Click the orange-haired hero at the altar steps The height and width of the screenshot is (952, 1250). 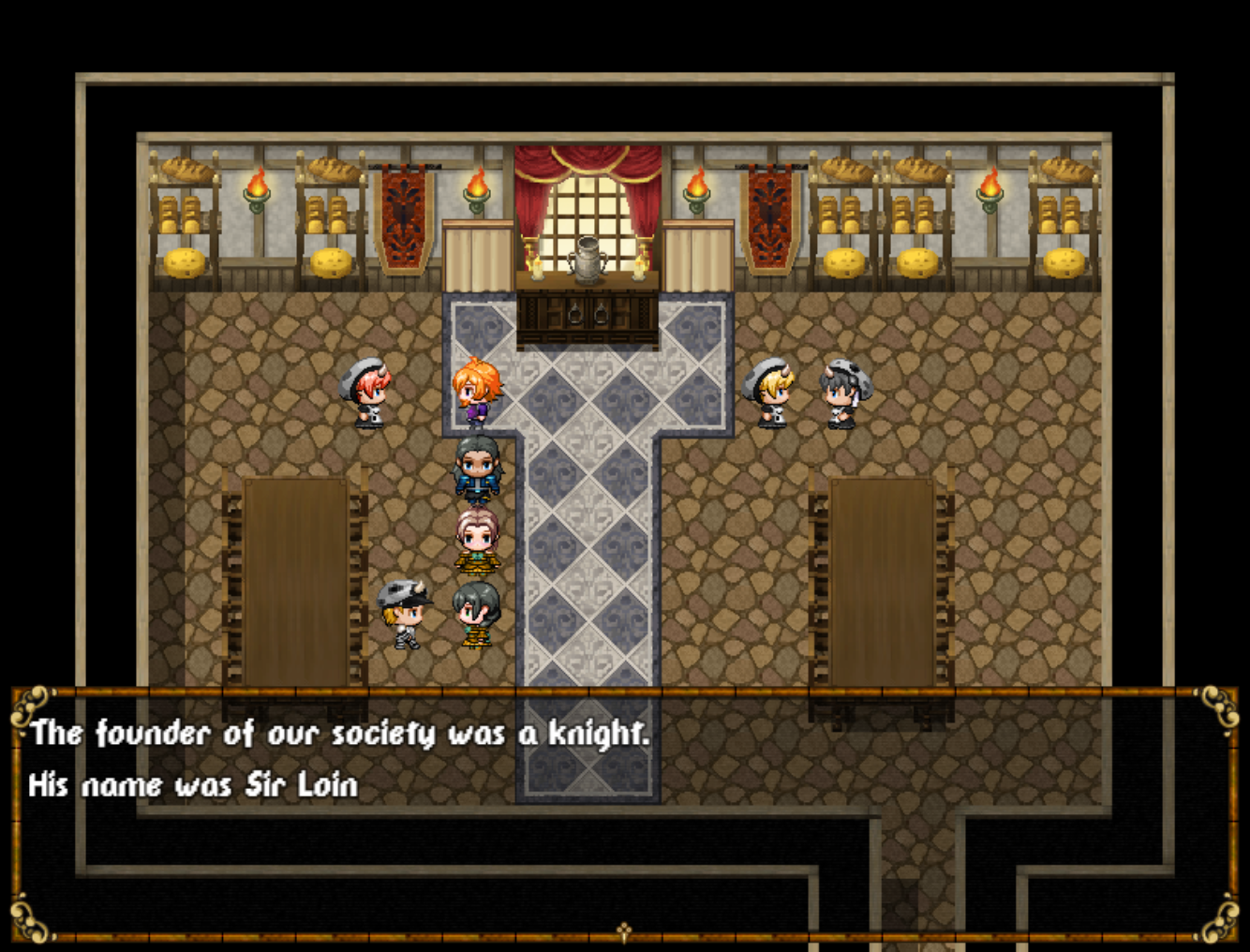pos(476,389)
